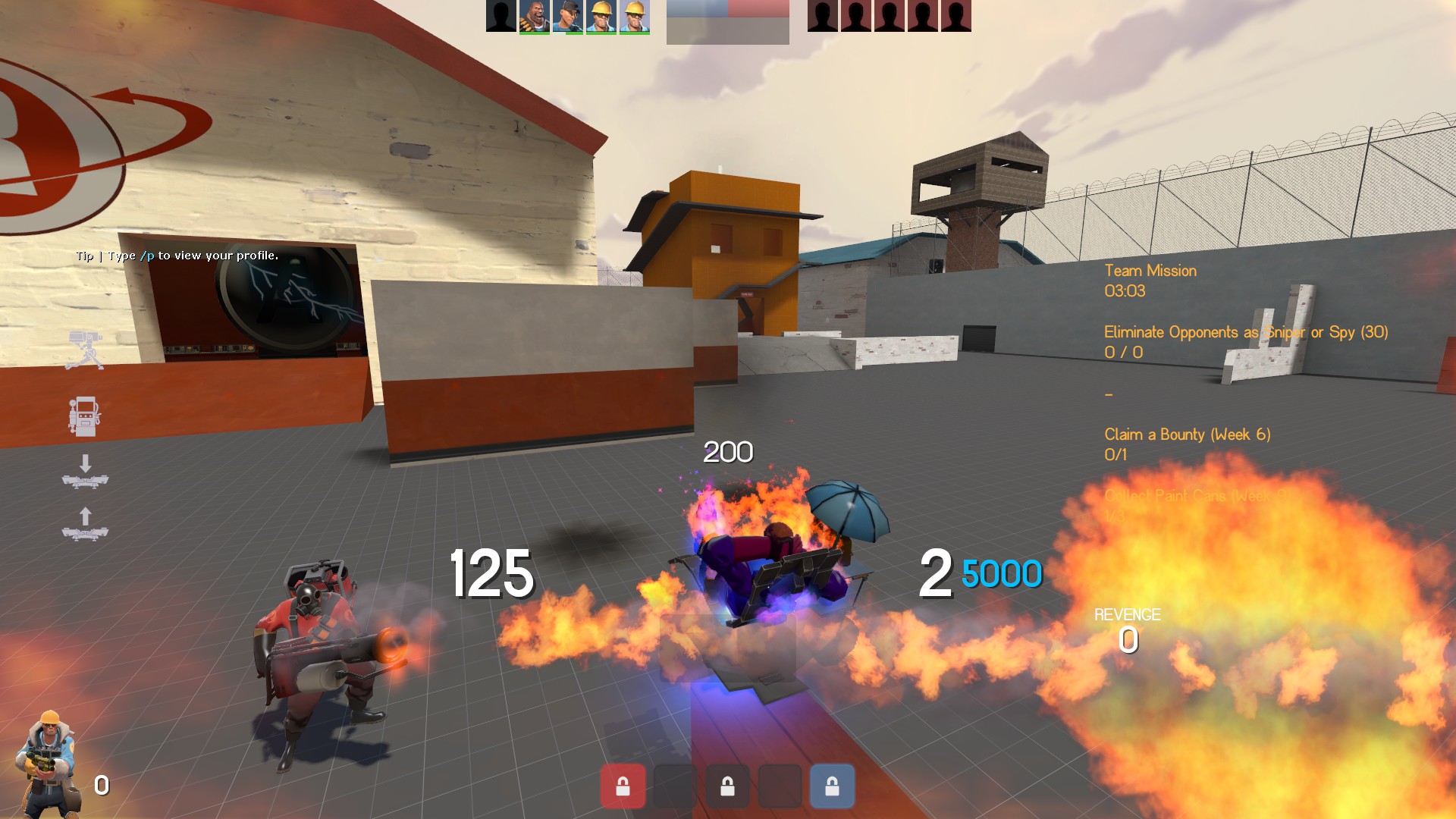Select the Claim a Bounty objective
Image resolution: width=1456 pixels, height=819 pixels.
coord(1187,435)
